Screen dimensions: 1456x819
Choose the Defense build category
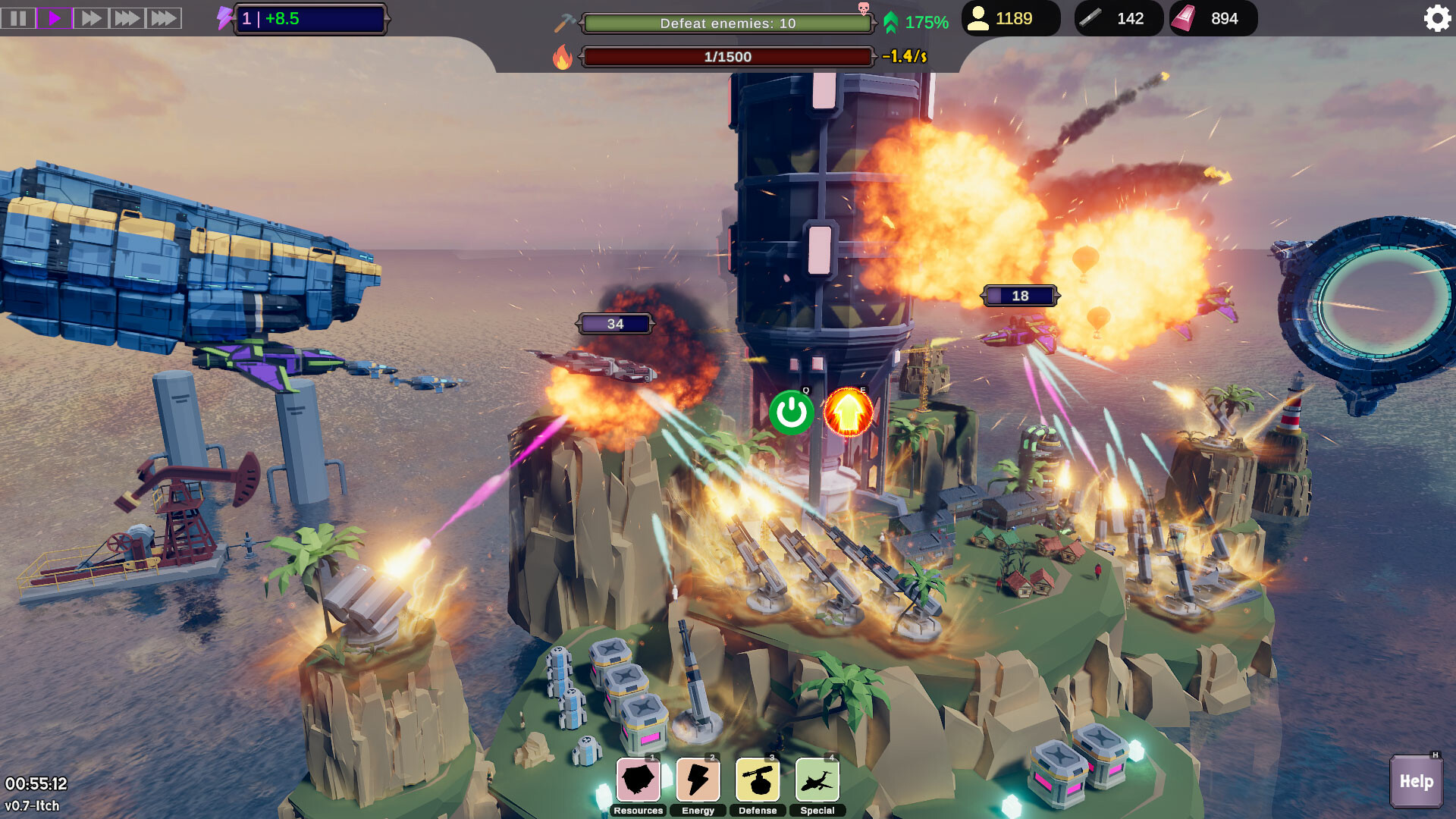pos(758,780)
